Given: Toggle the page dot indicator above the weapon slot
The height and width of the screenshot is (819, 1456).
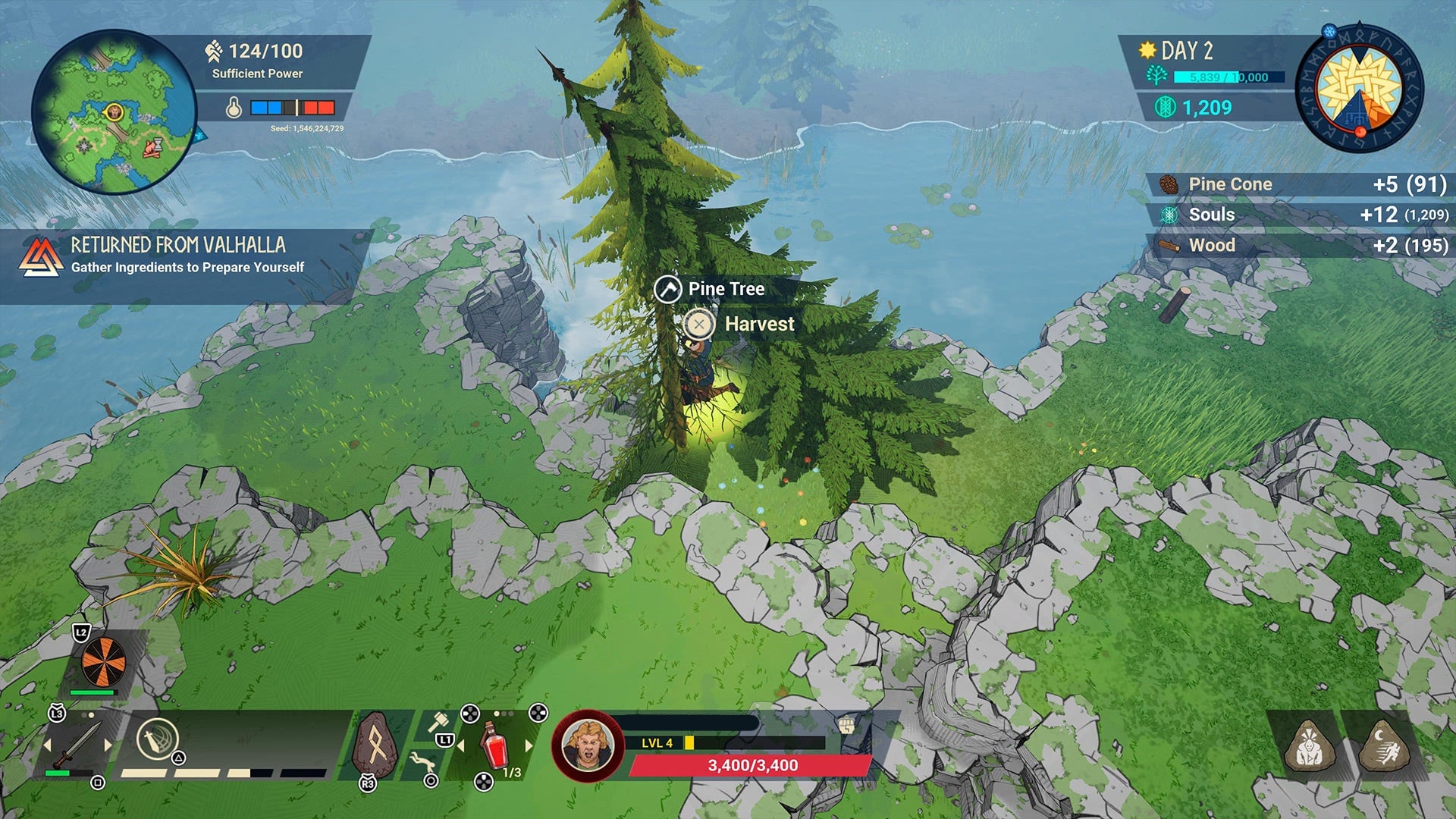Looking at the screenshot, I should coord(87,715).
